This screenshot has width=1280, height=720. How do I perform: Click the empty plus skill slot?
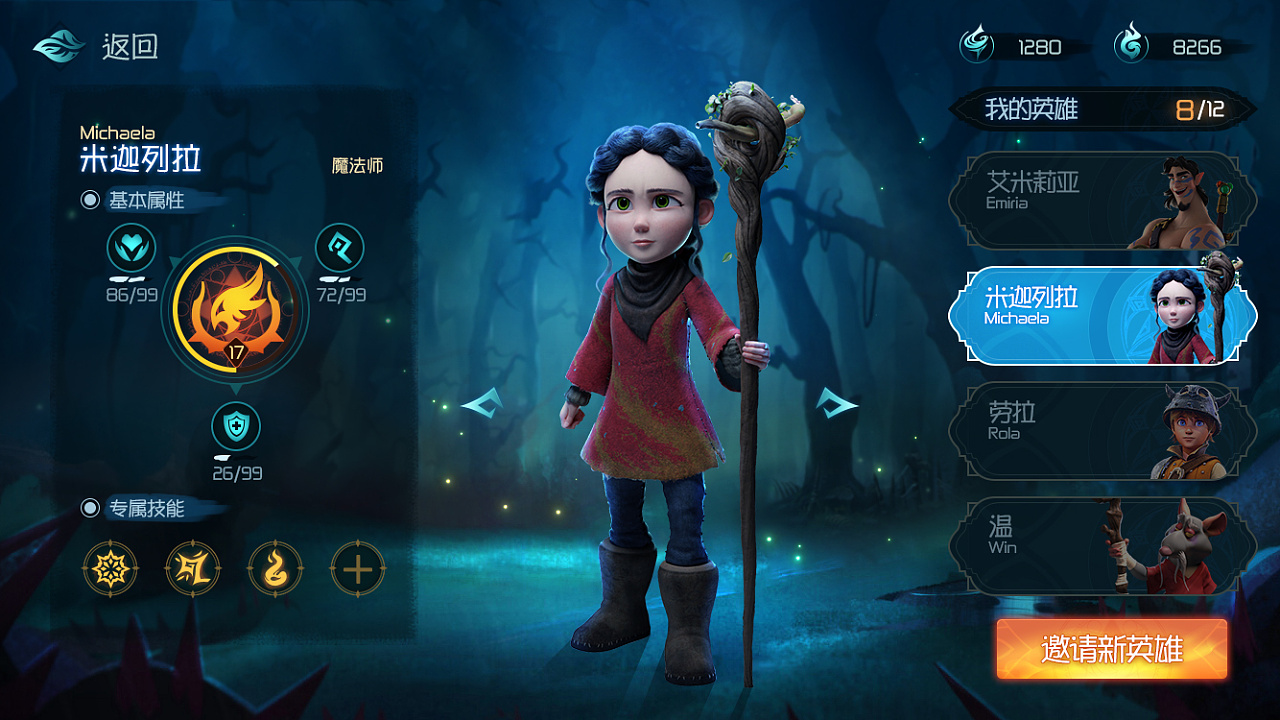357,568
